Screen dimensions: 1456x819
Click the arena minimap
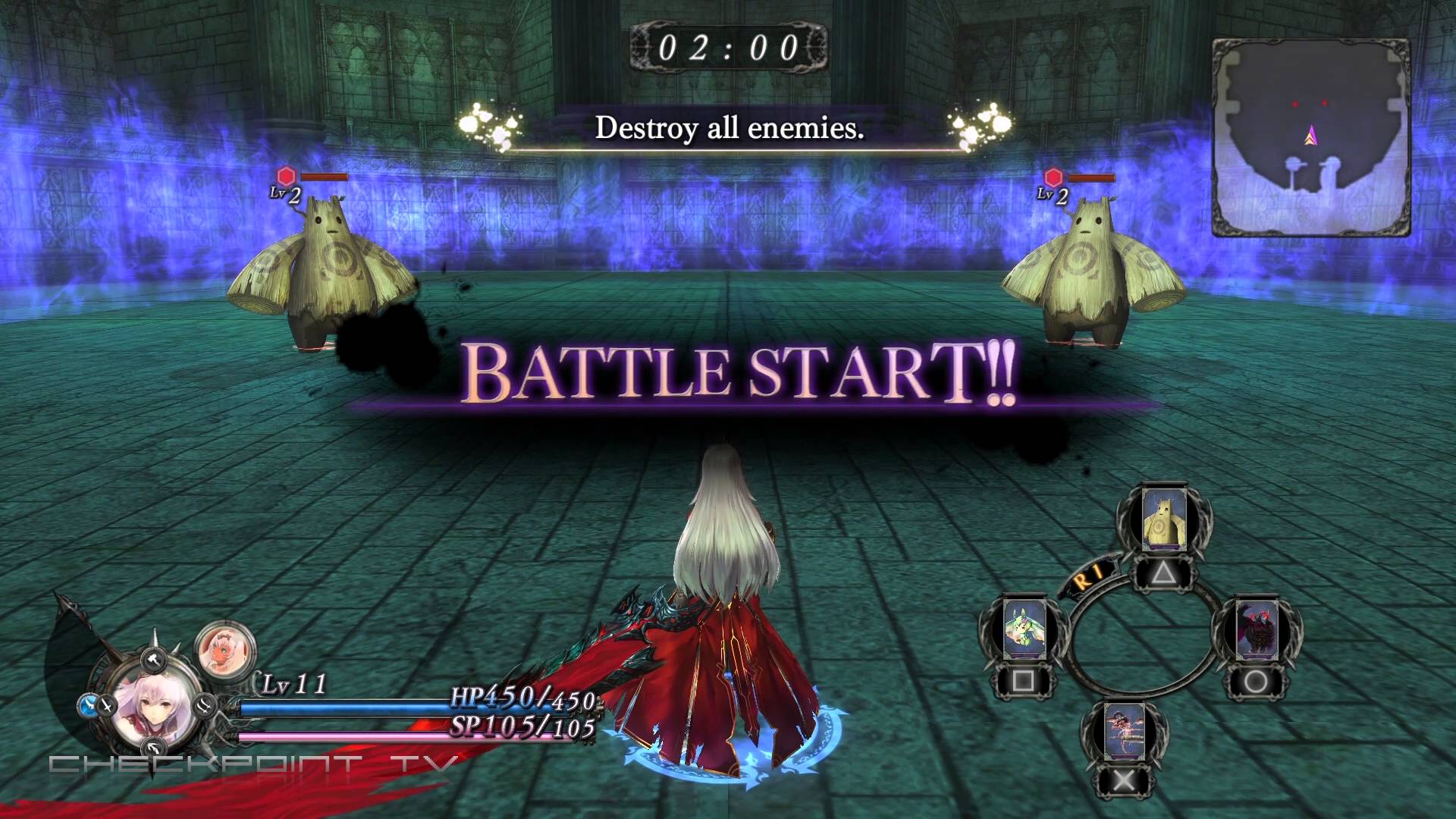tap(1311, 138)
